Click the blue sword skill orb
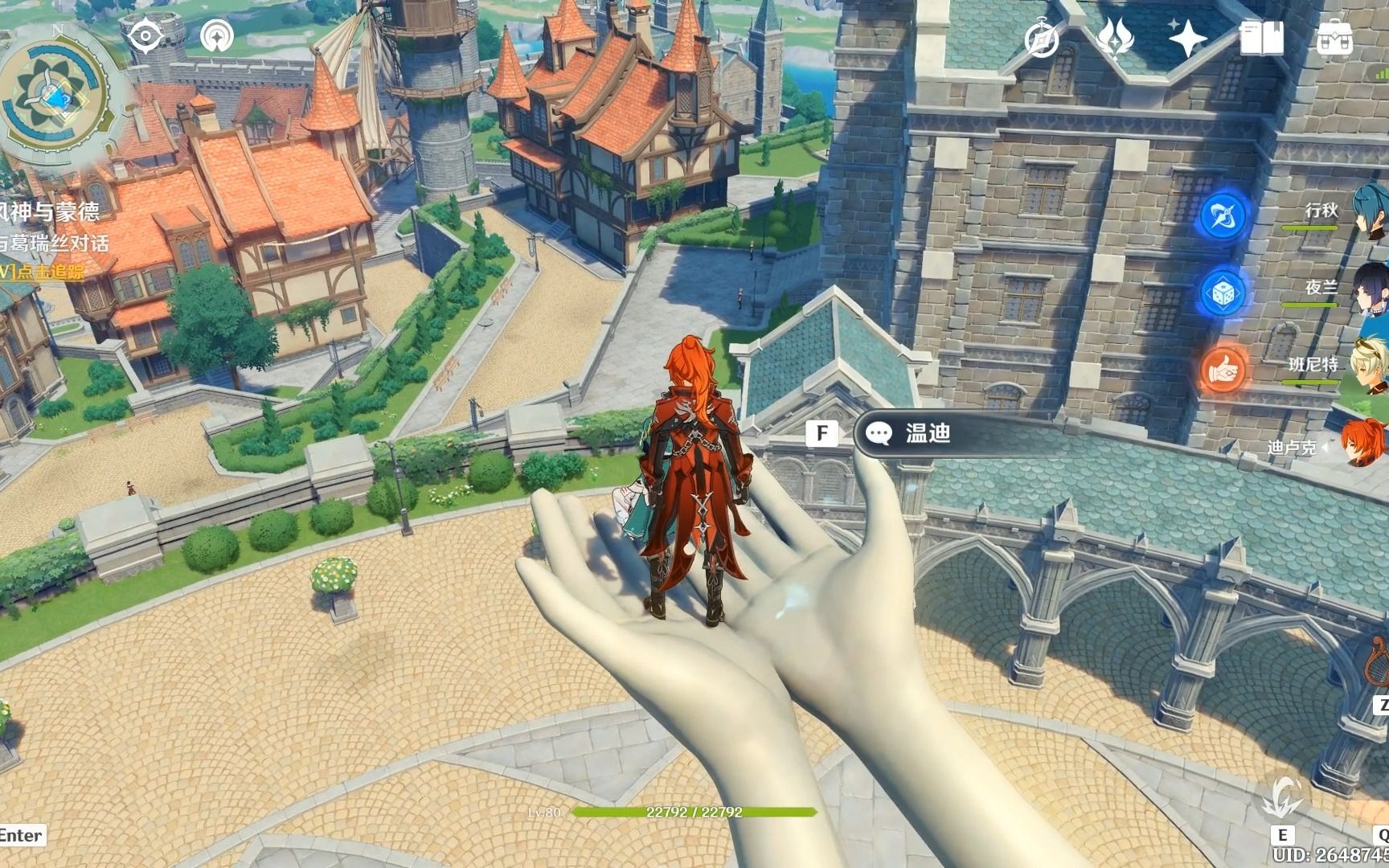 pos(1223,215)
